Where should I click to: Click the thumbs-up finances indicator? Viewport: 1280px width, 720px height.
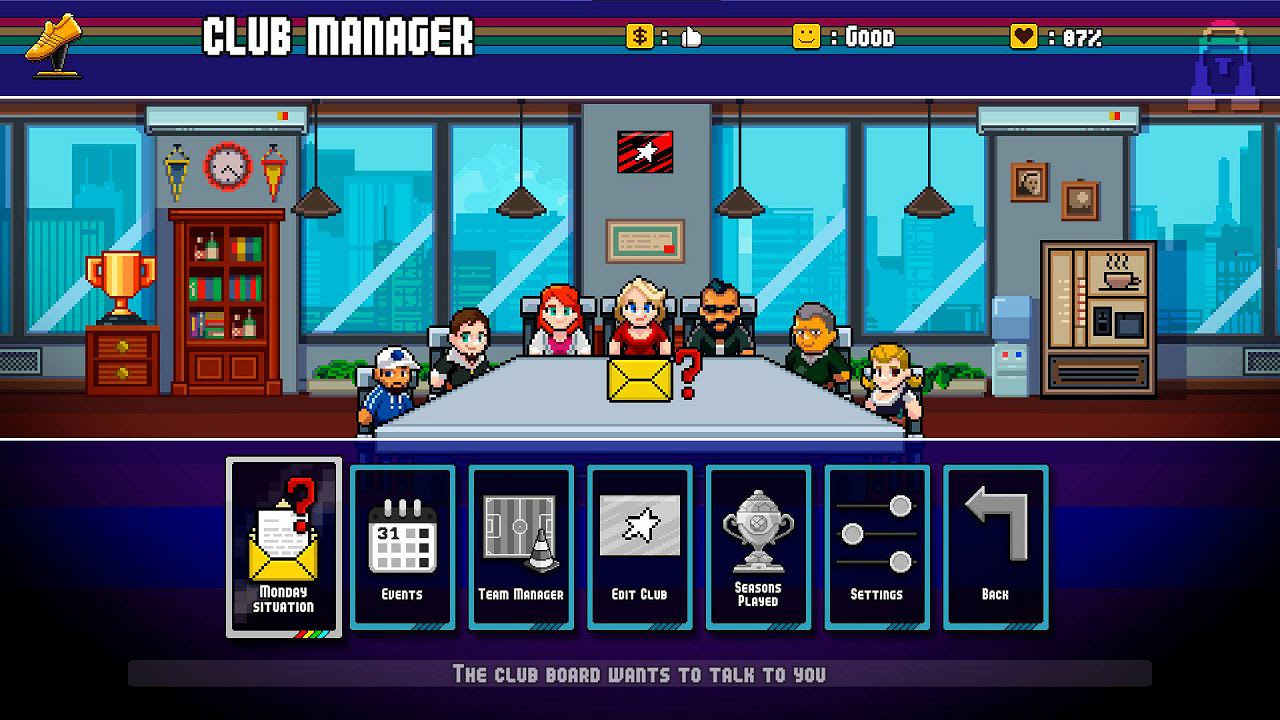pos(690,38)
